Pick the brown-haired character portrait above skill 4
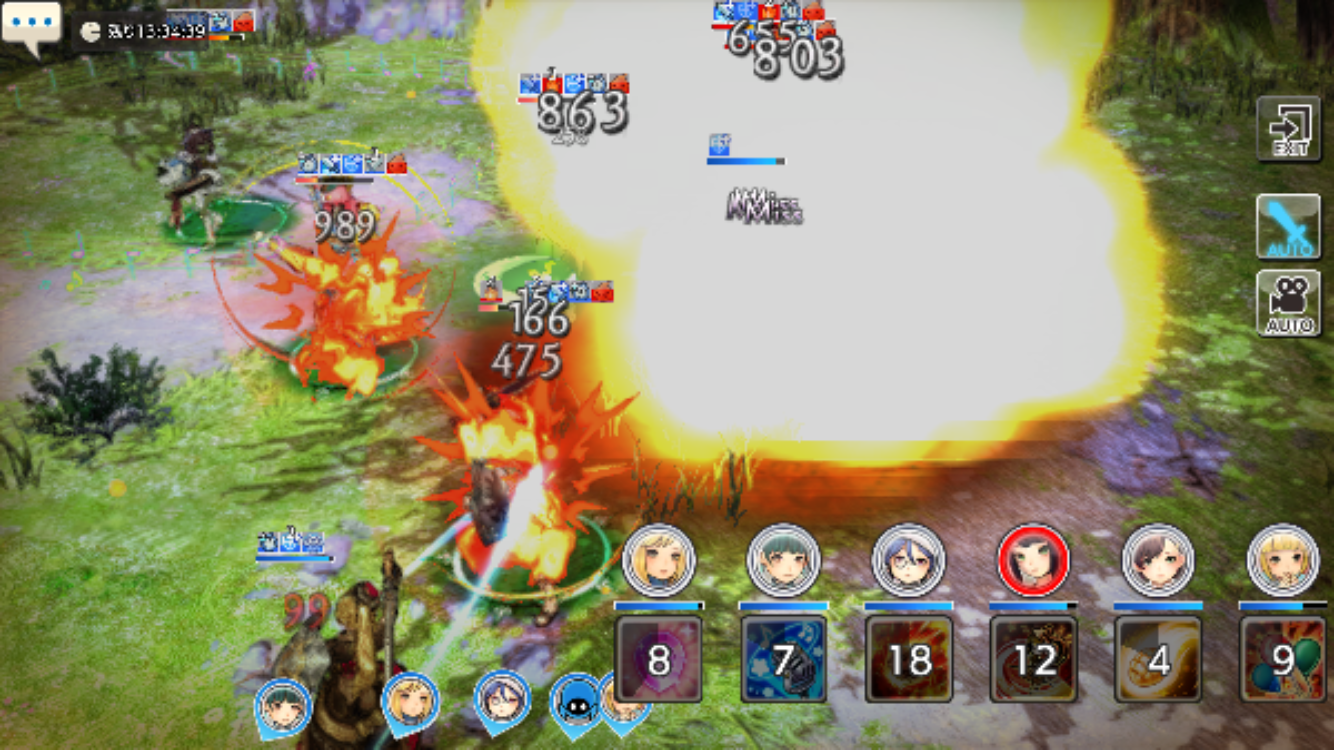 click(1159, 560)
